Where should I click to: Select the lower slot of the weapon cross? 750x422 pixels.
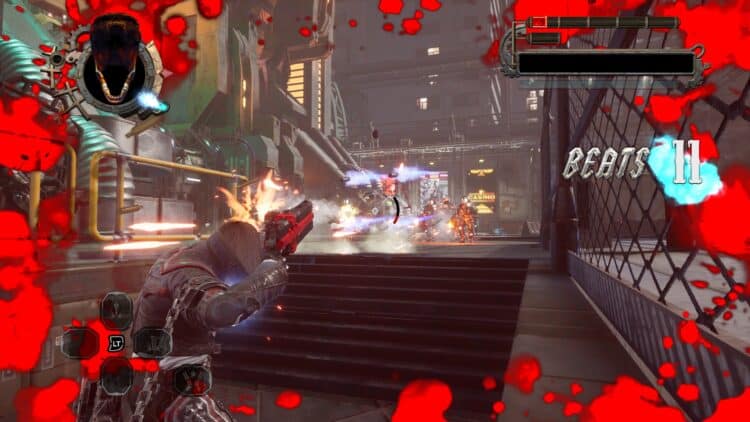pos(116,376)
